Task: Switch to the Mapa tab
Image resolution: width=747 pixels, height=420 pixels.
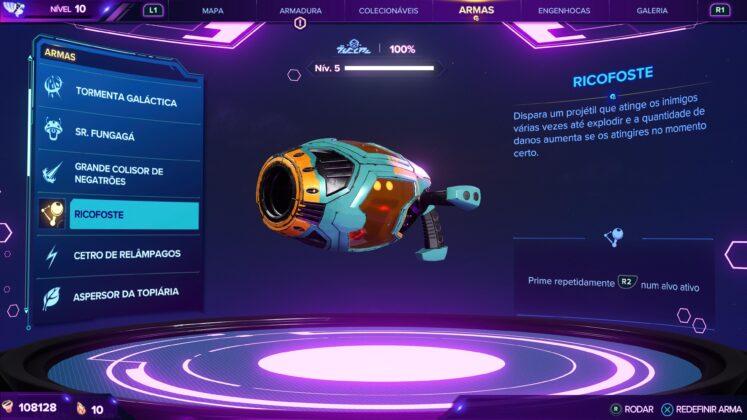Action: pos(212,11)
